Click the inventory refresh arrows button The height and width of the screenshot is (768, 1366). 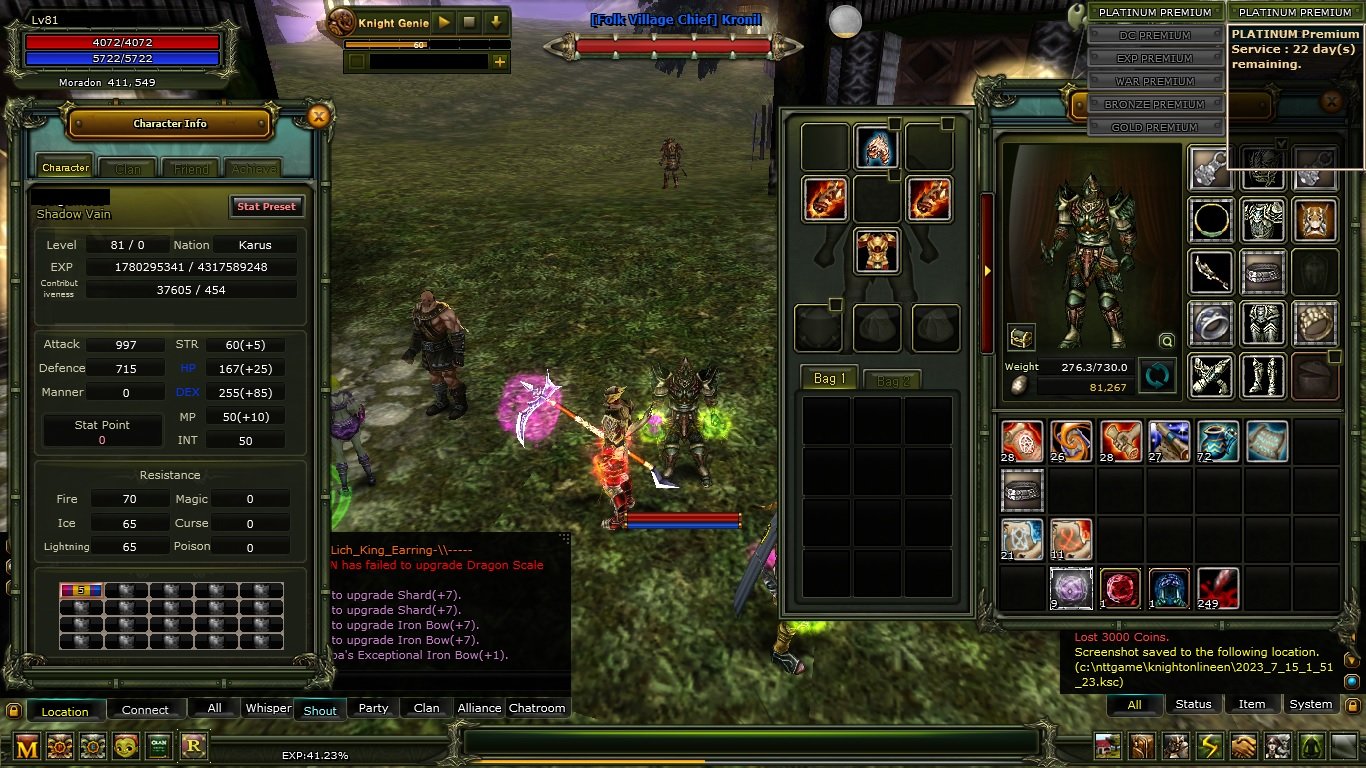(x=1157, y=376)
